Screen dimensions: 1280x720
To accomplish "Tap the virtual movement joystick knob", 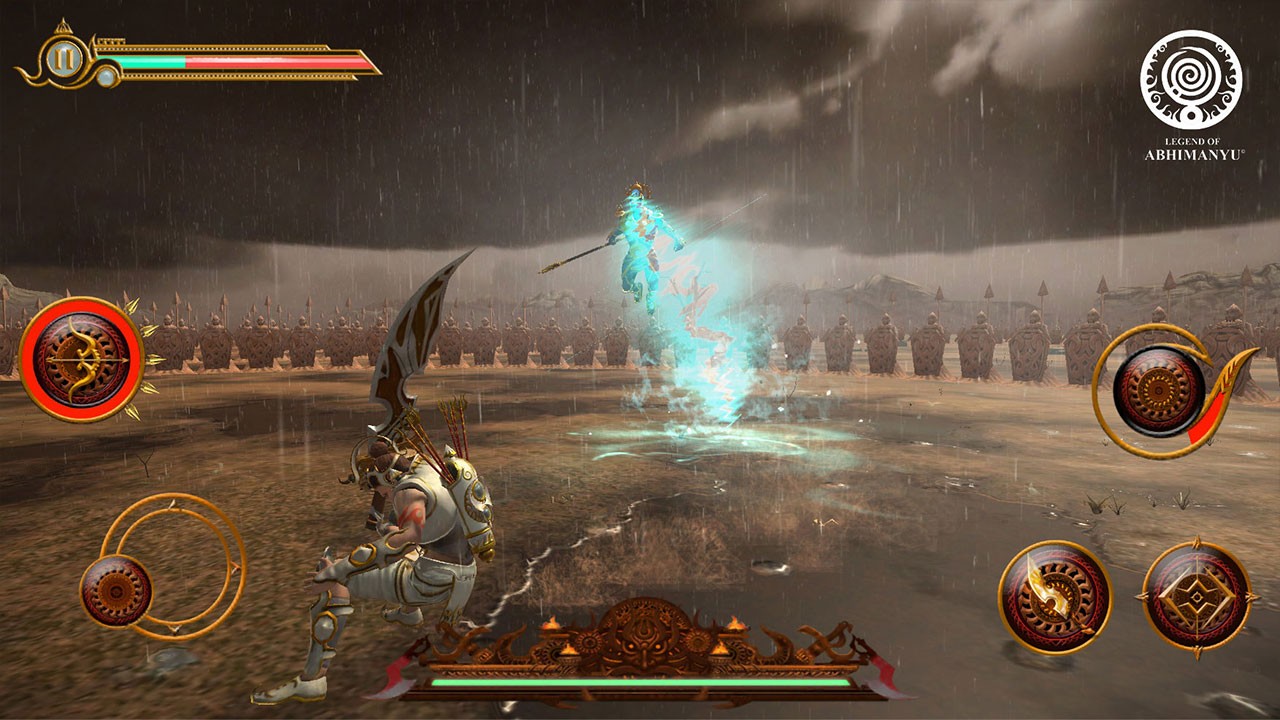I will 115,591.
